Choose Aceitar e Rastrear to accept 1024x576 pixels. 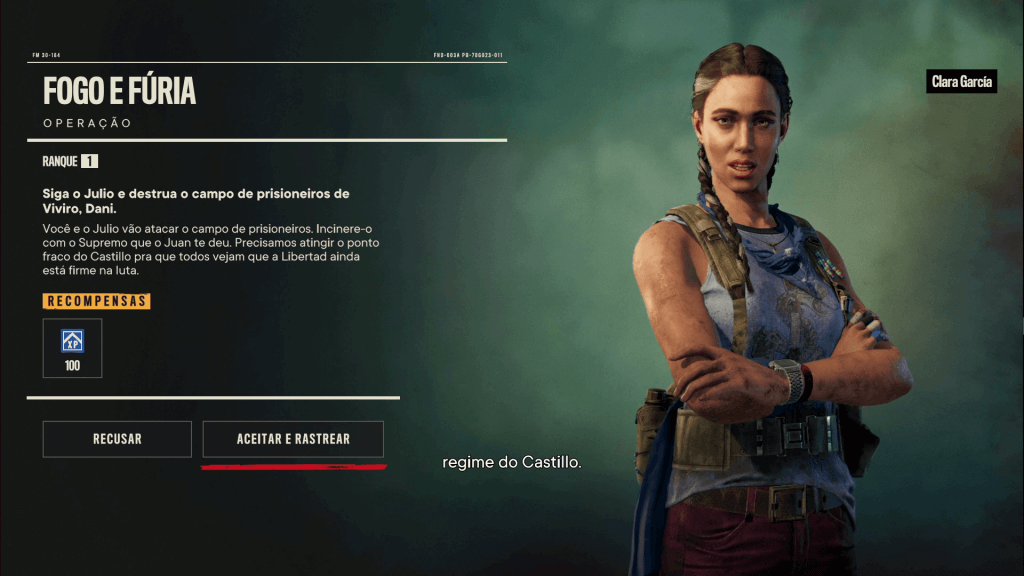pos(293,439)
